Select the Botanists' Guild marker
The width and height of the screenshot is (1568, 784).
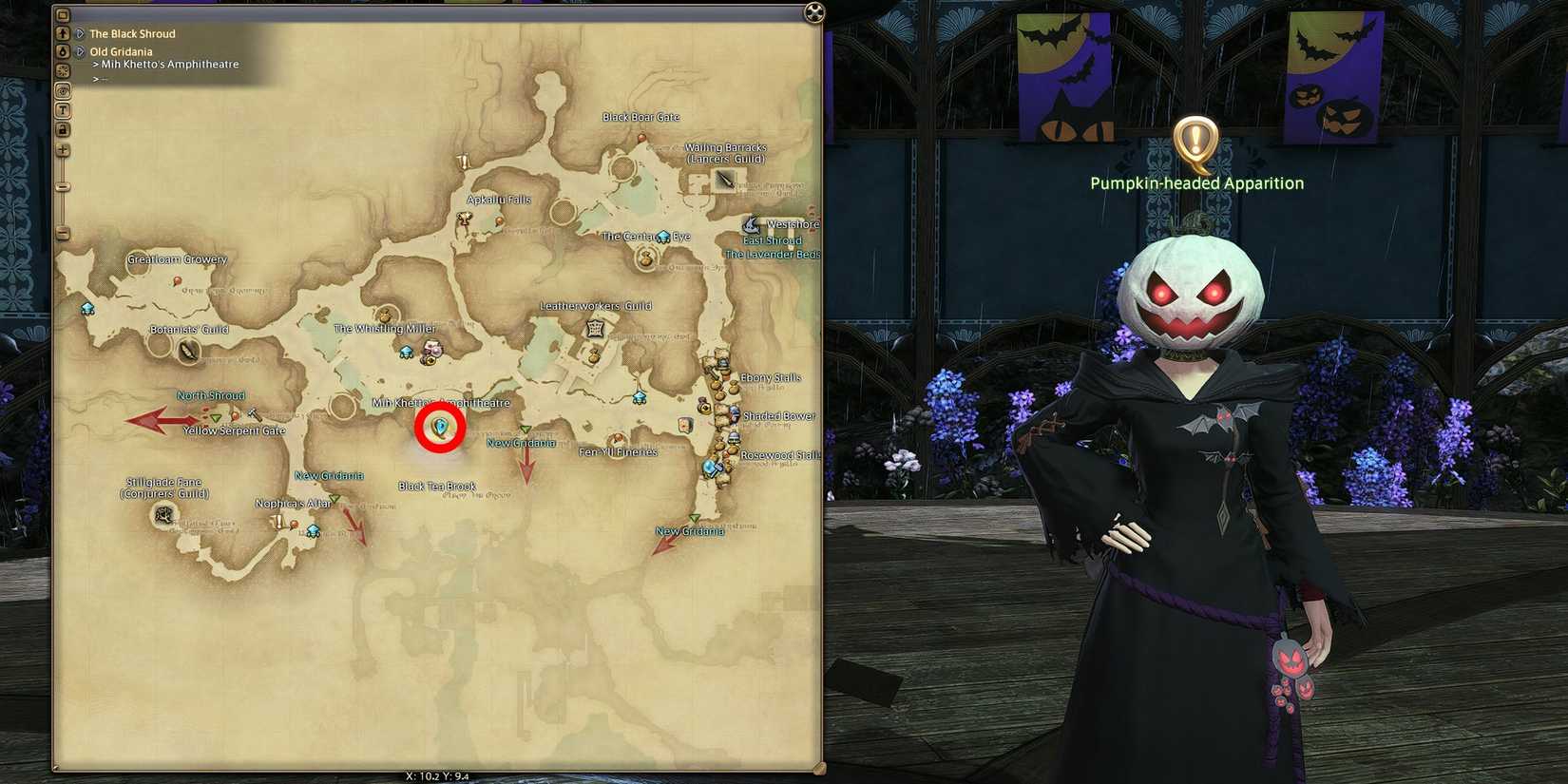(187, 352)
